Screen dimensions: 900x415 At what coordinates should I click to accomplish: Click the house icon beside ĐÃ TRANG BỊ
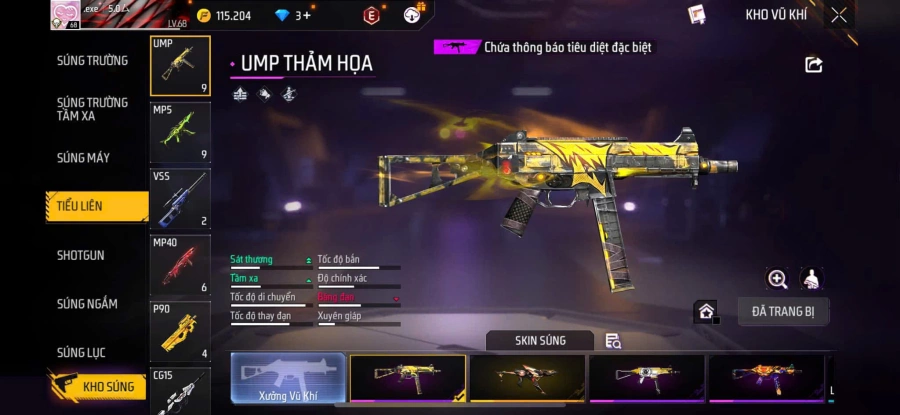(x=706, y=312)
